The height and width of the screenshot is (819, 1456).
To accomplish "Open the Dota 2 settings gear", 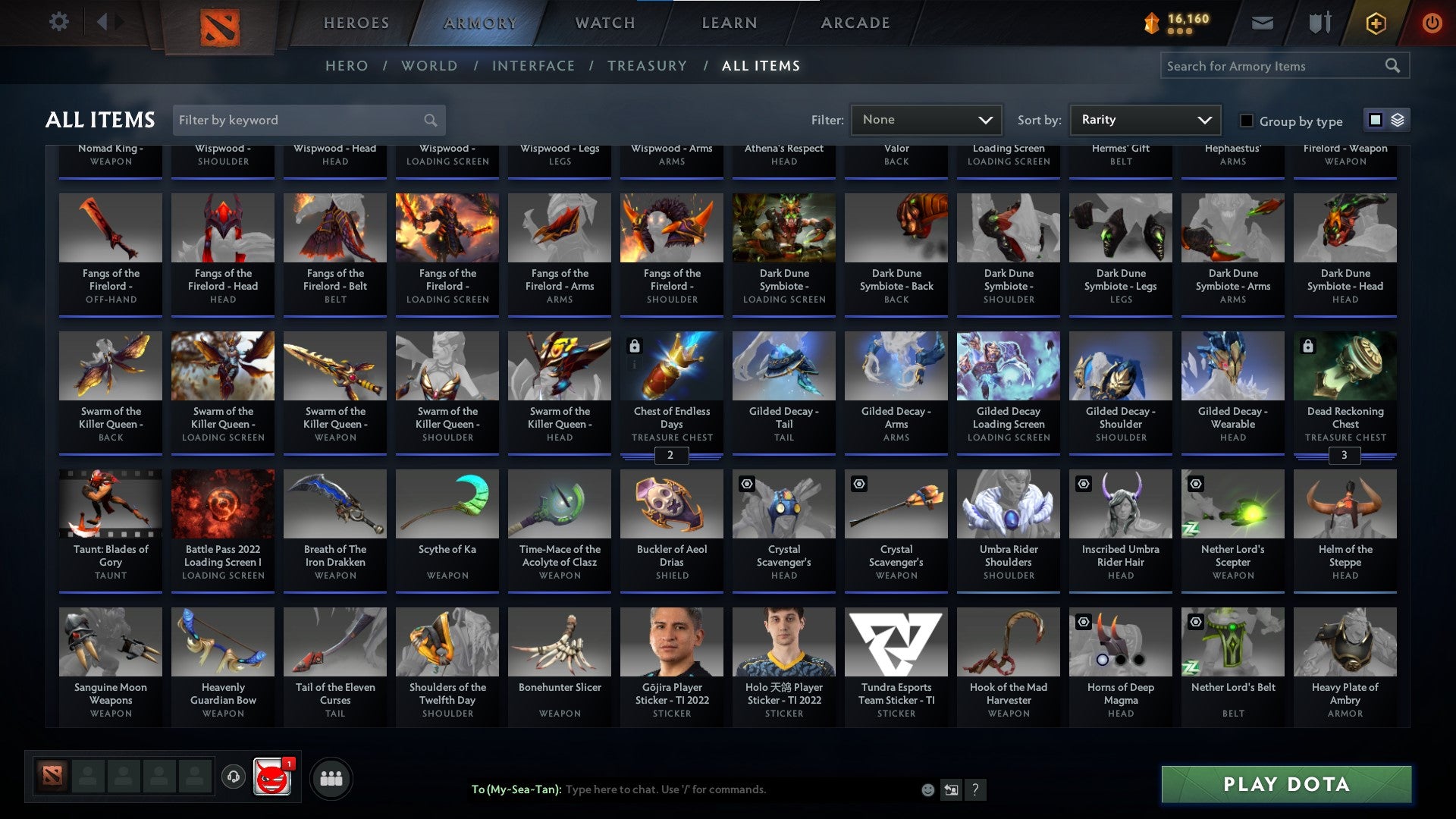I will pyautogui.click(x=58, y=22).
